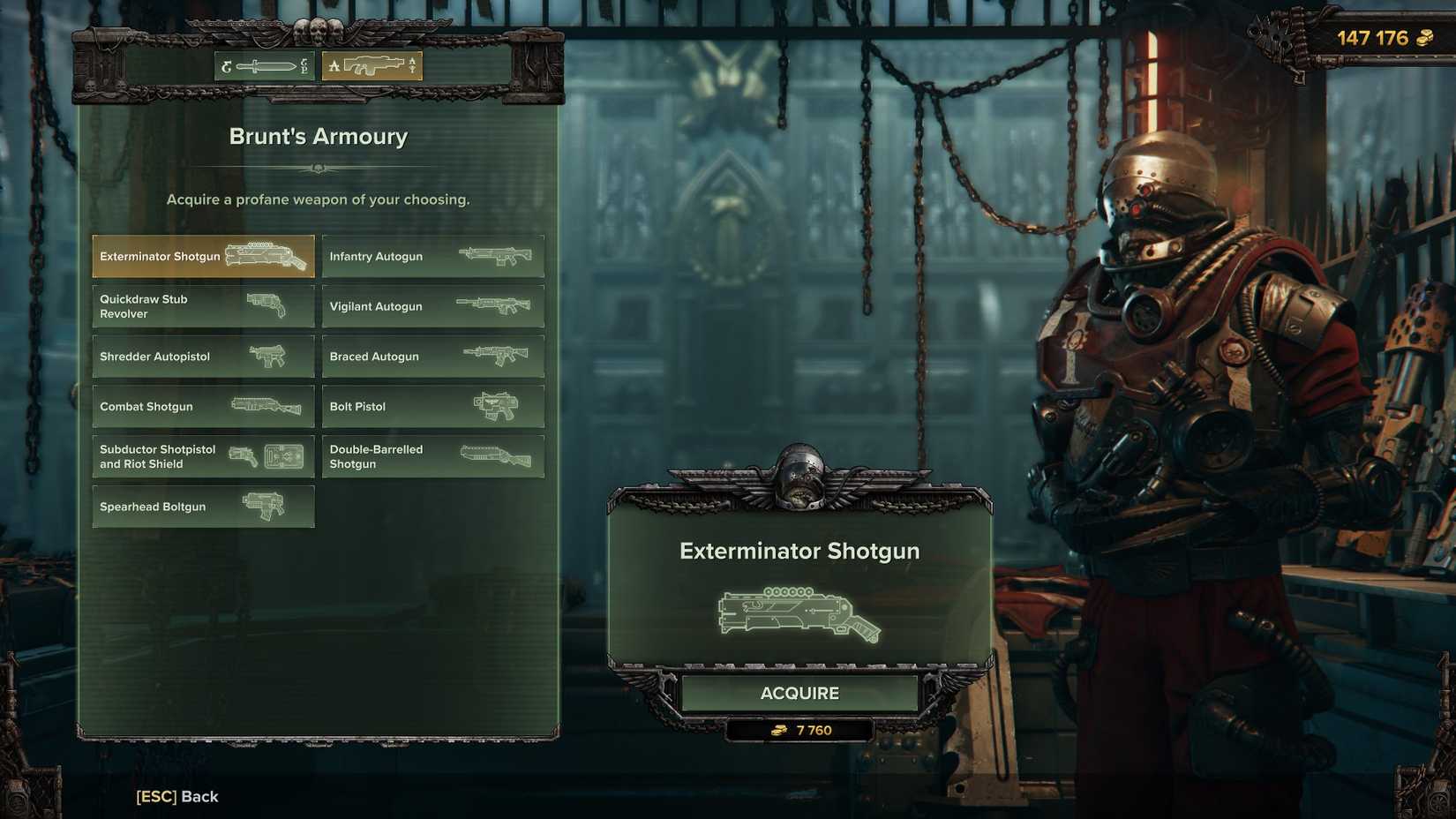The width and height of the screenshot is (1456, 819).
Task: Select the Combat Shotgun list entry
Action: pos(203,405)
